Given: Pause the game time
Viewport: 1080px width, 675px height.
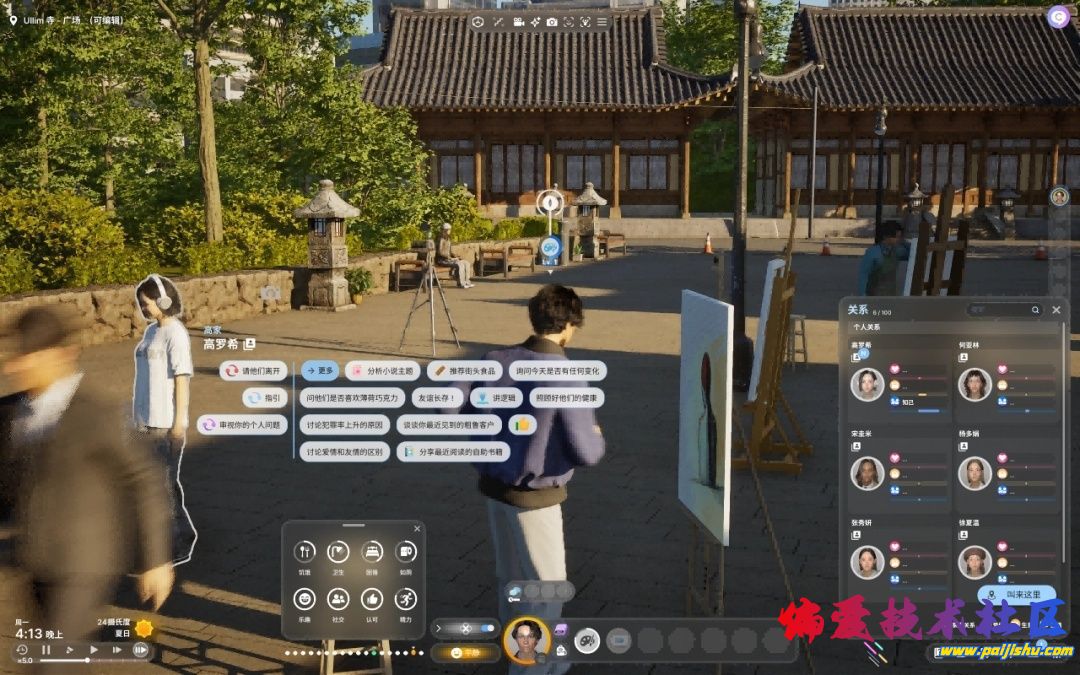Looking at the screenshot, I should tap(46, 650).
